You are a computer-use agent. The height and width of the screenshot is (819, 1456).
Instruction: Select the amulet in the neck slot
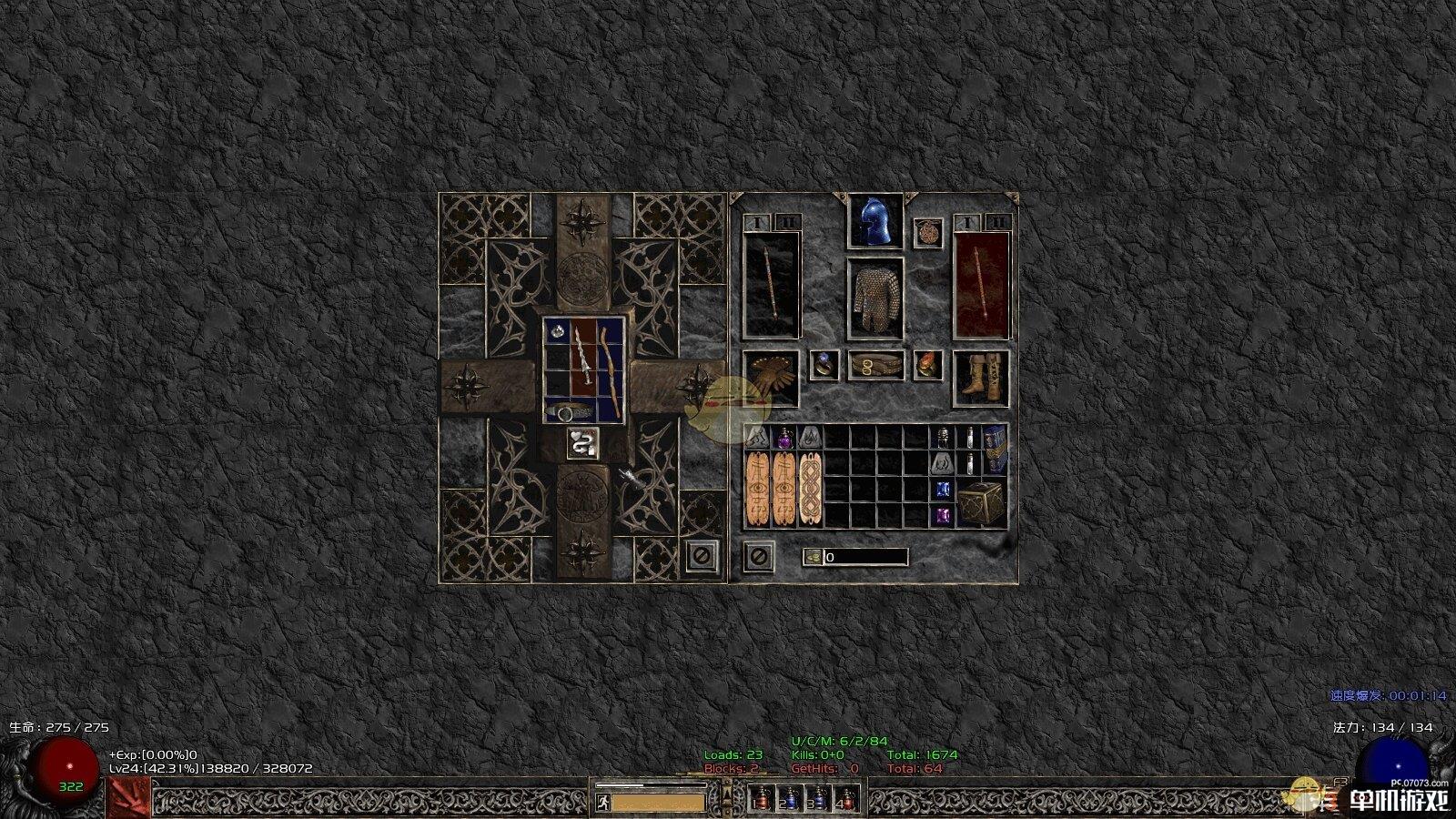[928, 232]
